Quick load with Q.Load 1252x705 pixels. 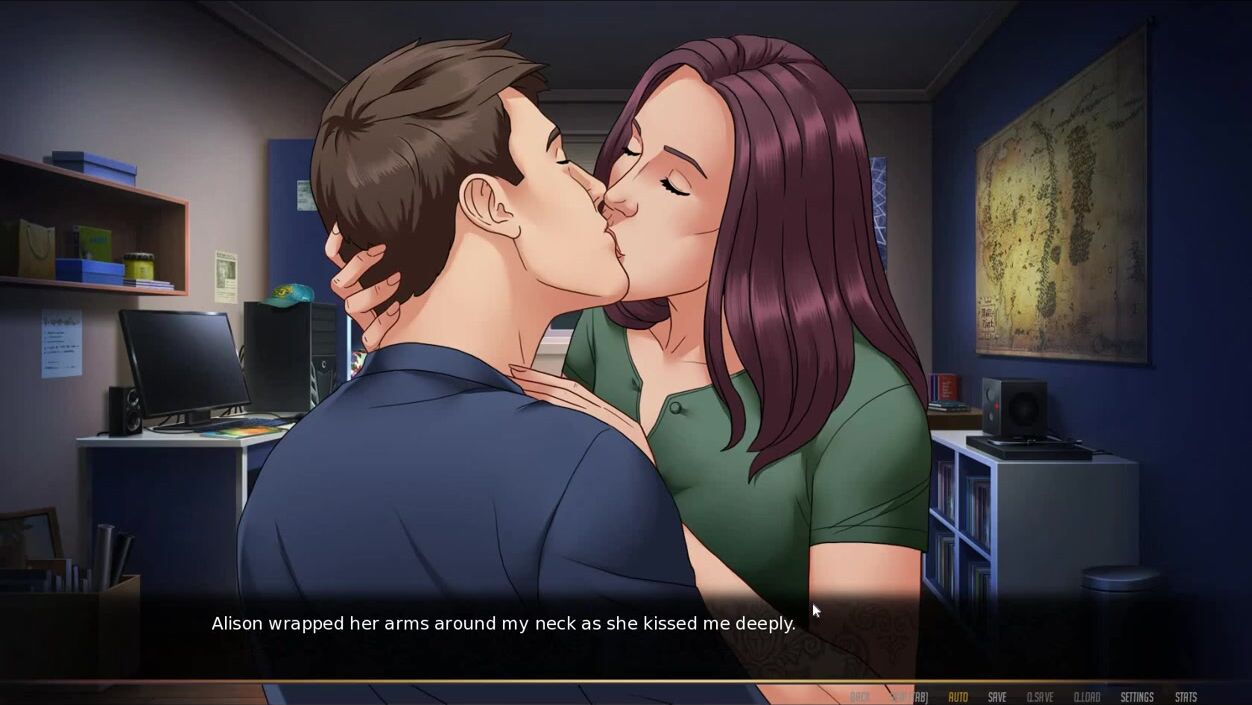click(1087, 697)
